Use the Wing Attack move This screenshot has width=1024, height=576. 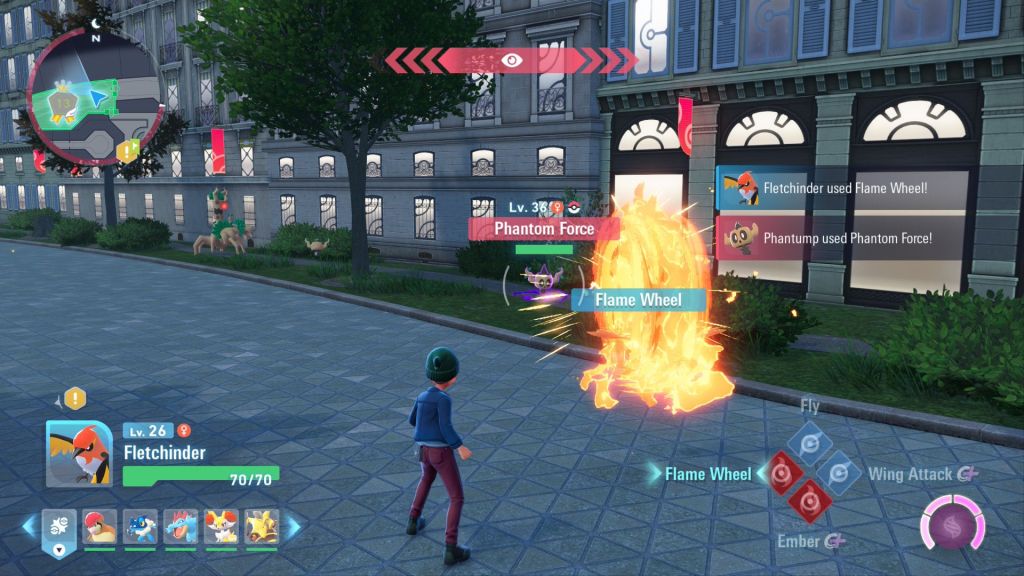coord(836,470)
